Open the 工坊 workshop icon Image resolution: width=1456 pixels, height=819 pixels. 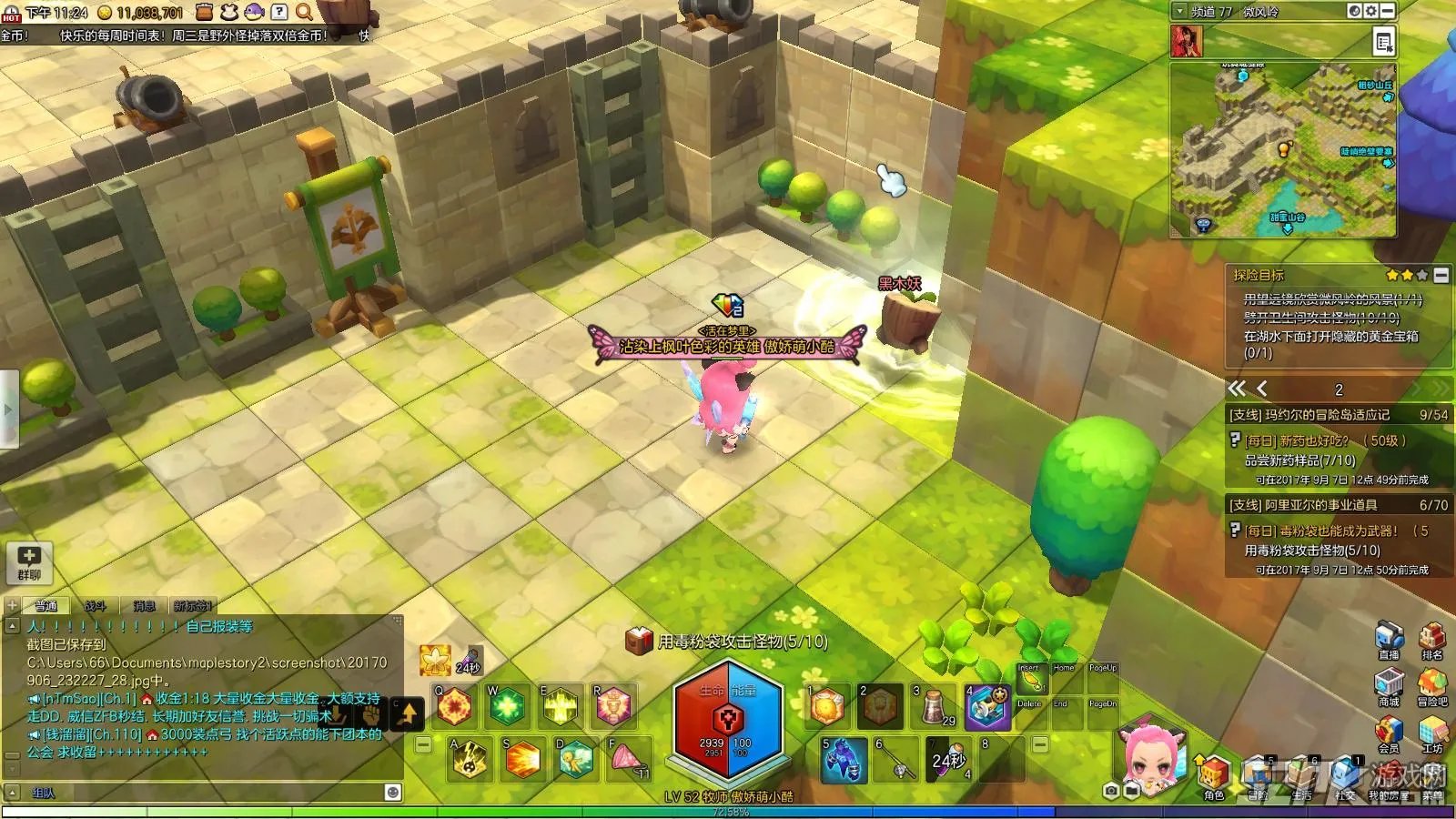click(x=1432, y=731)
